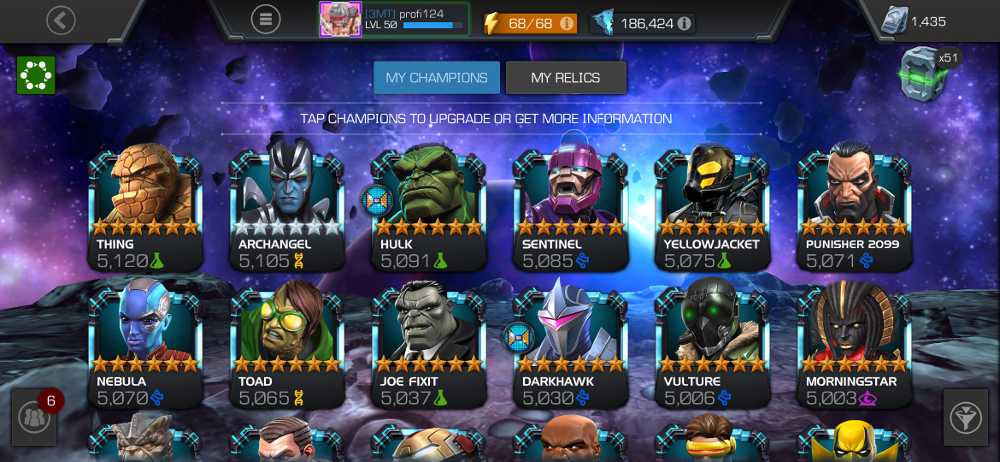Choose the Punisher 2099 champion card
Viewport: 1000px width, 462px height.
[854, 207]
